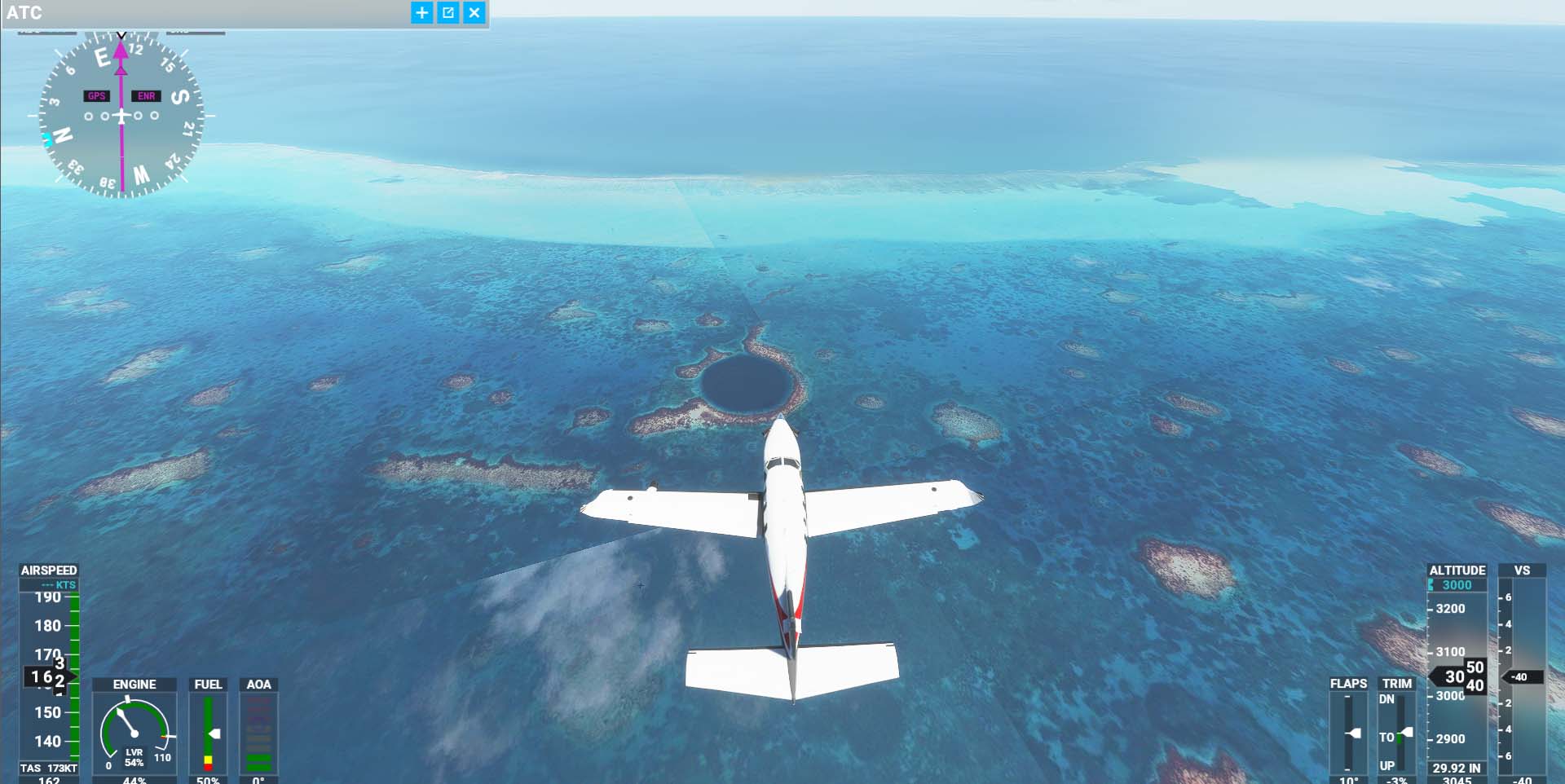Image resolution: width=1565 pixels, height=784 pixels.
Task: Click the ATC pop-out window icon
Action: [x=448, y=13]
